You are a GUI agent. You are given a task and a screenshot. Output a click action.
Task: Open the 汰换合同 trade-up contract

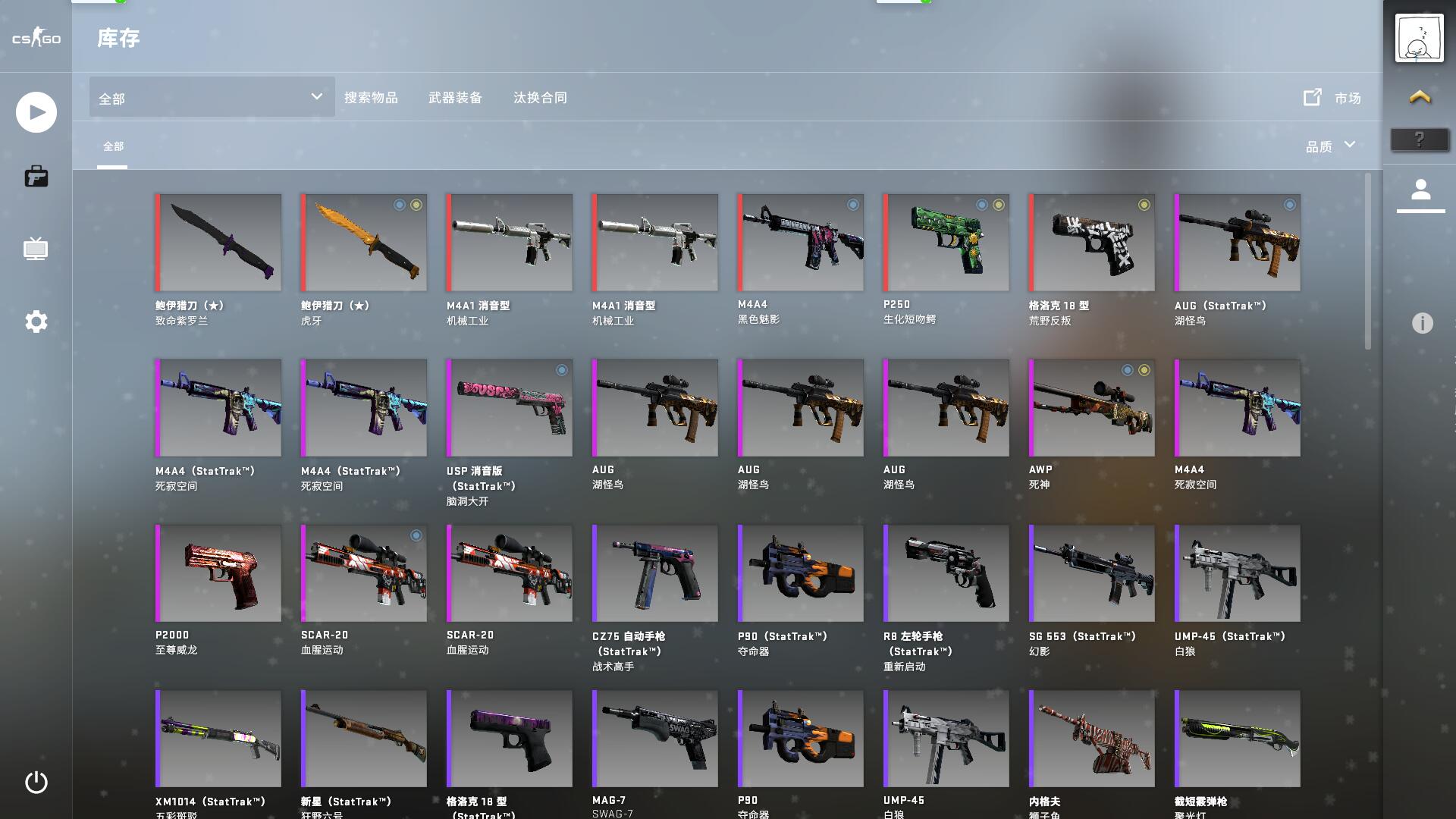click(x=540, y=98)
